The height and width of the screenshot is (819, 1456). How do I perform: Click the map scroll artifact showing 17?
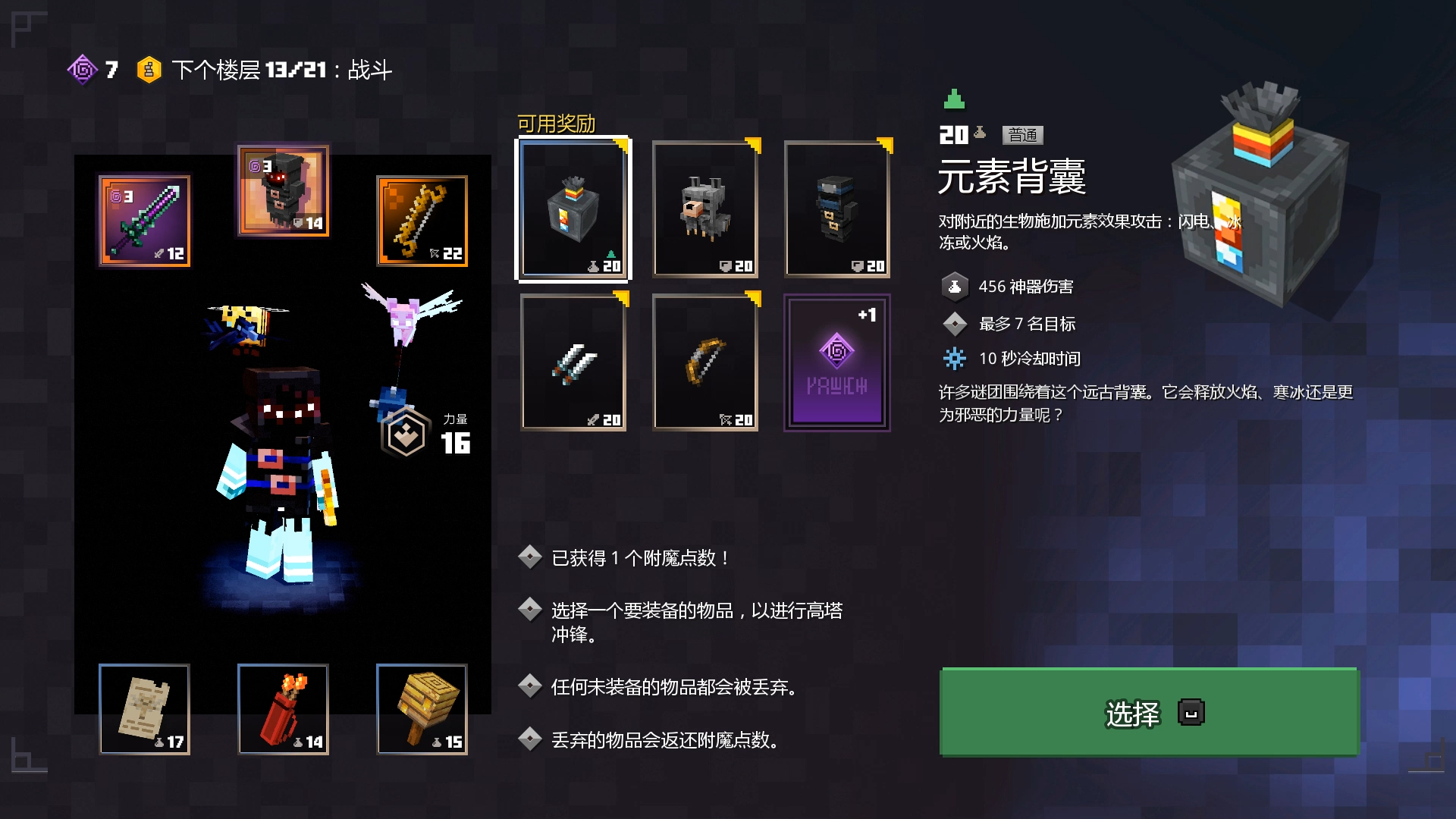[143, 709]
